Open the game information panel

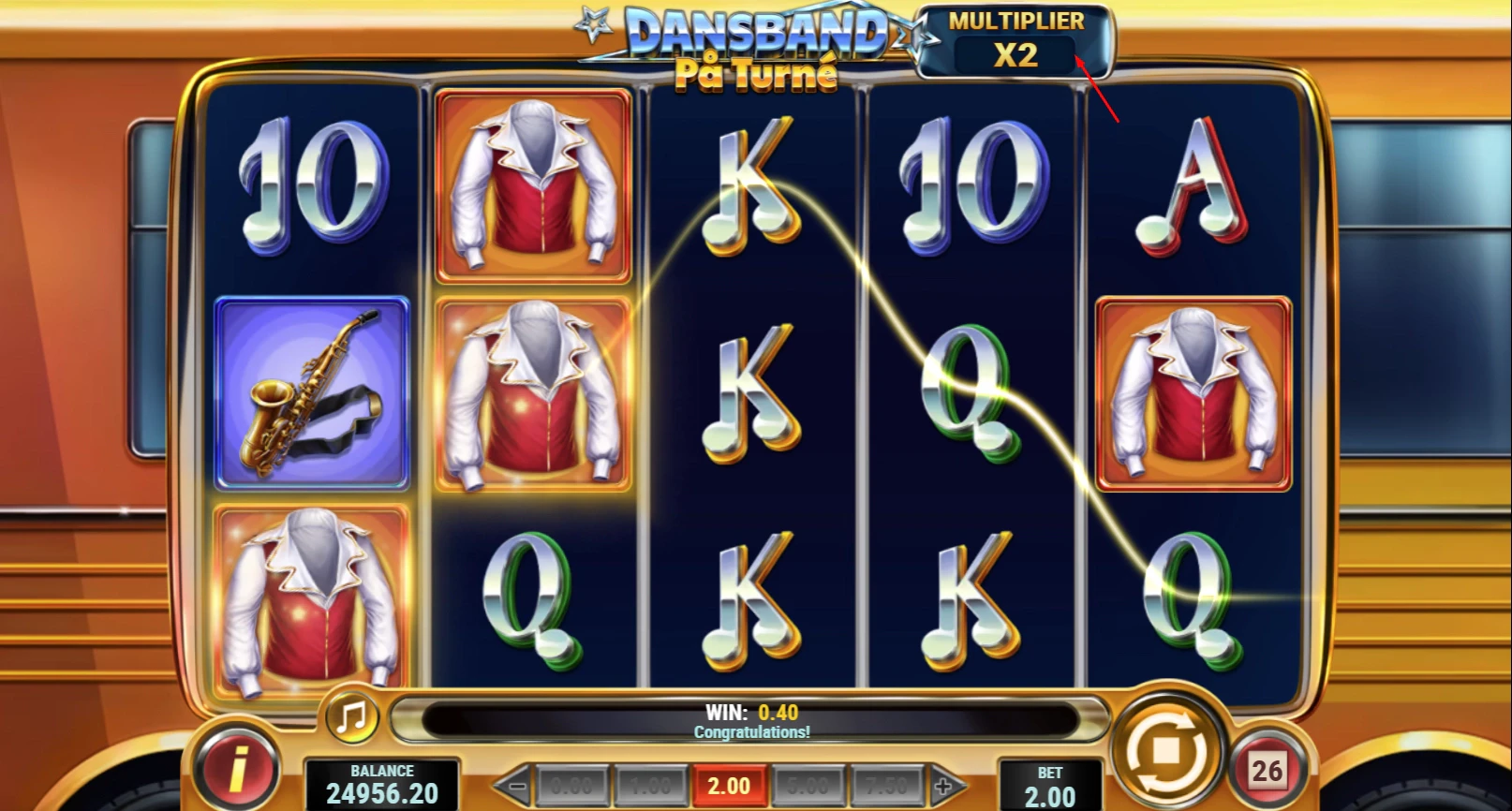click(x=236, y=768)
